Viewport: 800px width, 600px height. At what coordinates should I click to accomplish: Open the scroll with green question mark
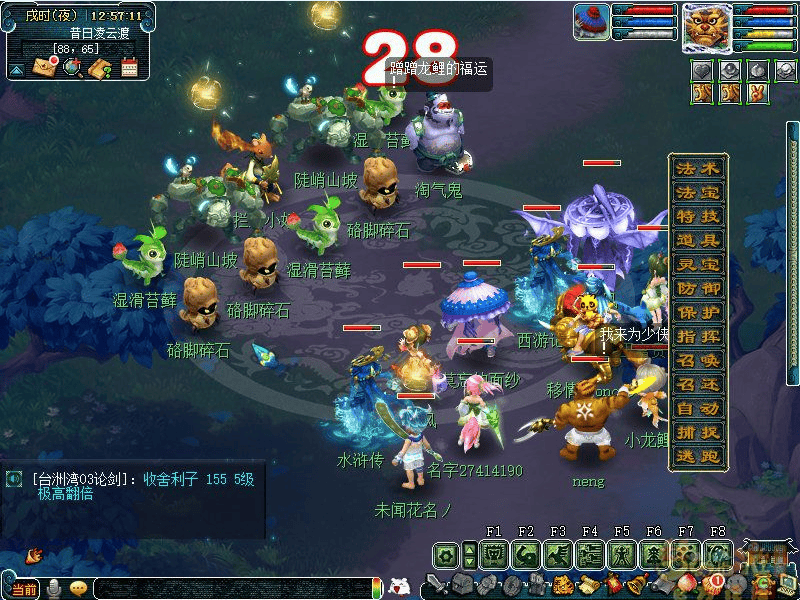[x=100, y=68]
